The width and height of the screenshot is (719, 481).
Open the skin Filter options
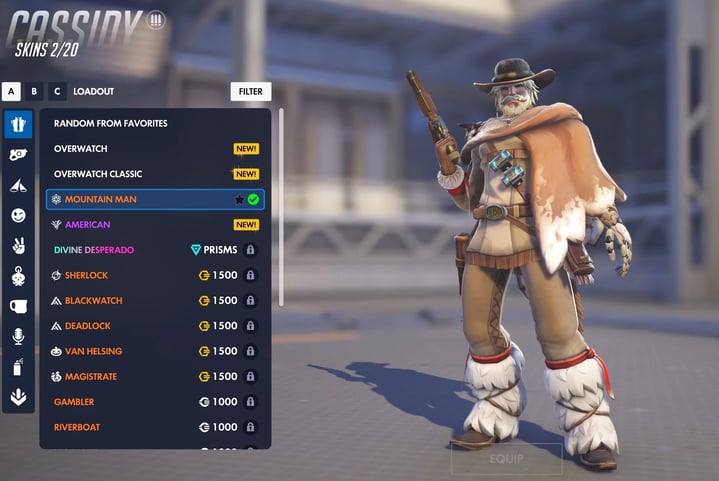click(x=250, y=91)
